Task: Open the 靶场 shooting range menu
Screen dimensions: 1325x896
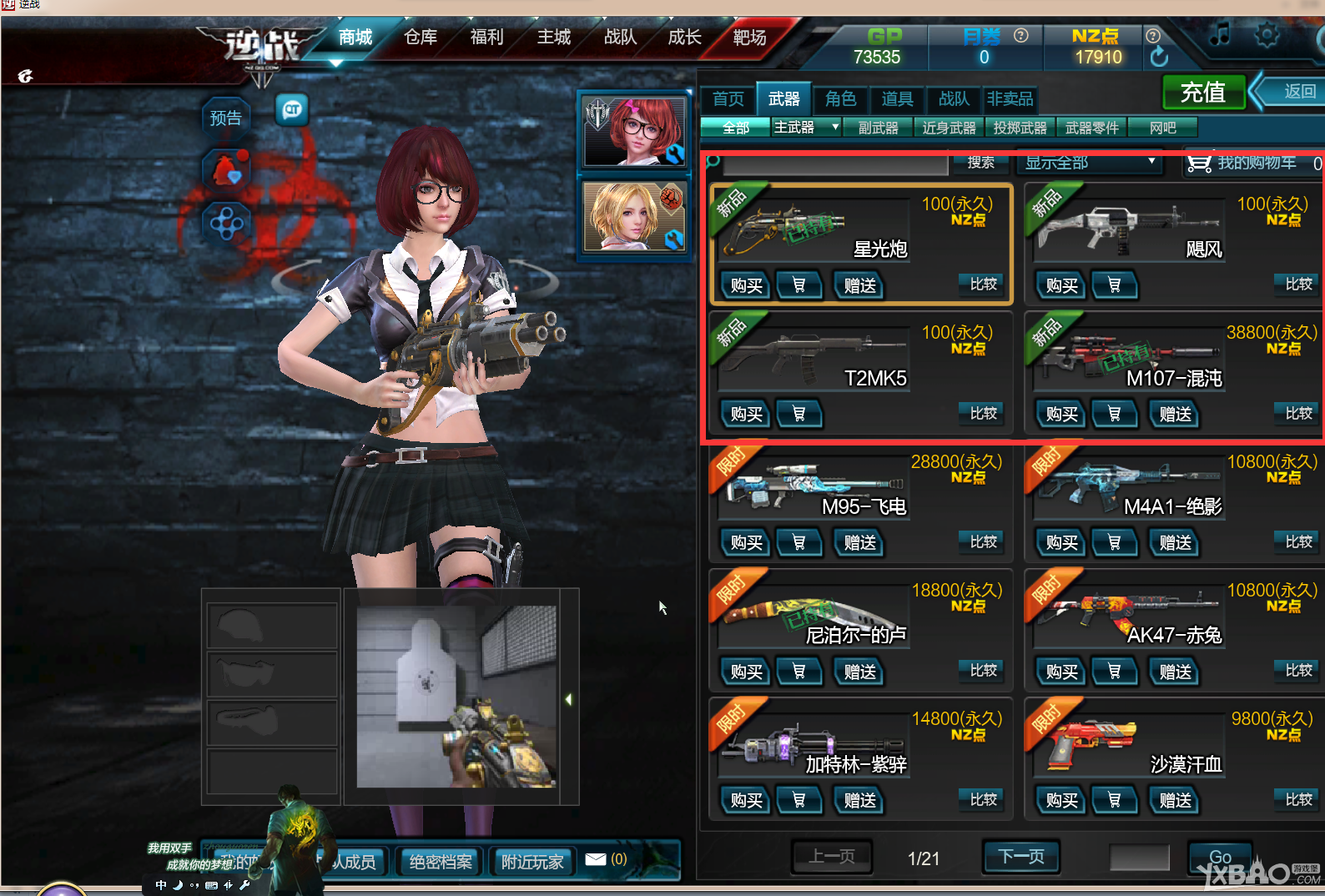Action: [x=749, y=38]
